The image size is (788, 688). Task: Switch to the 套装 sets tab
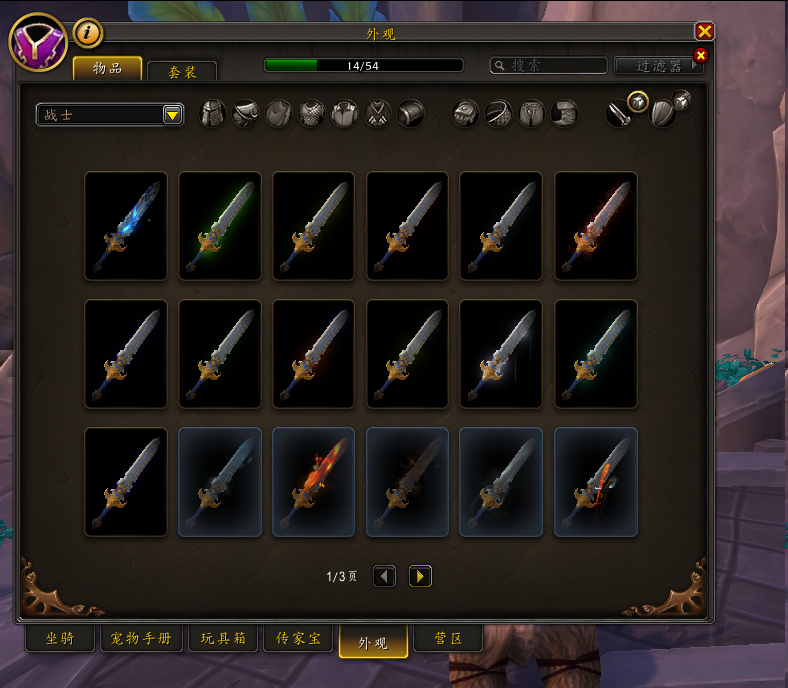click(181, 72)
